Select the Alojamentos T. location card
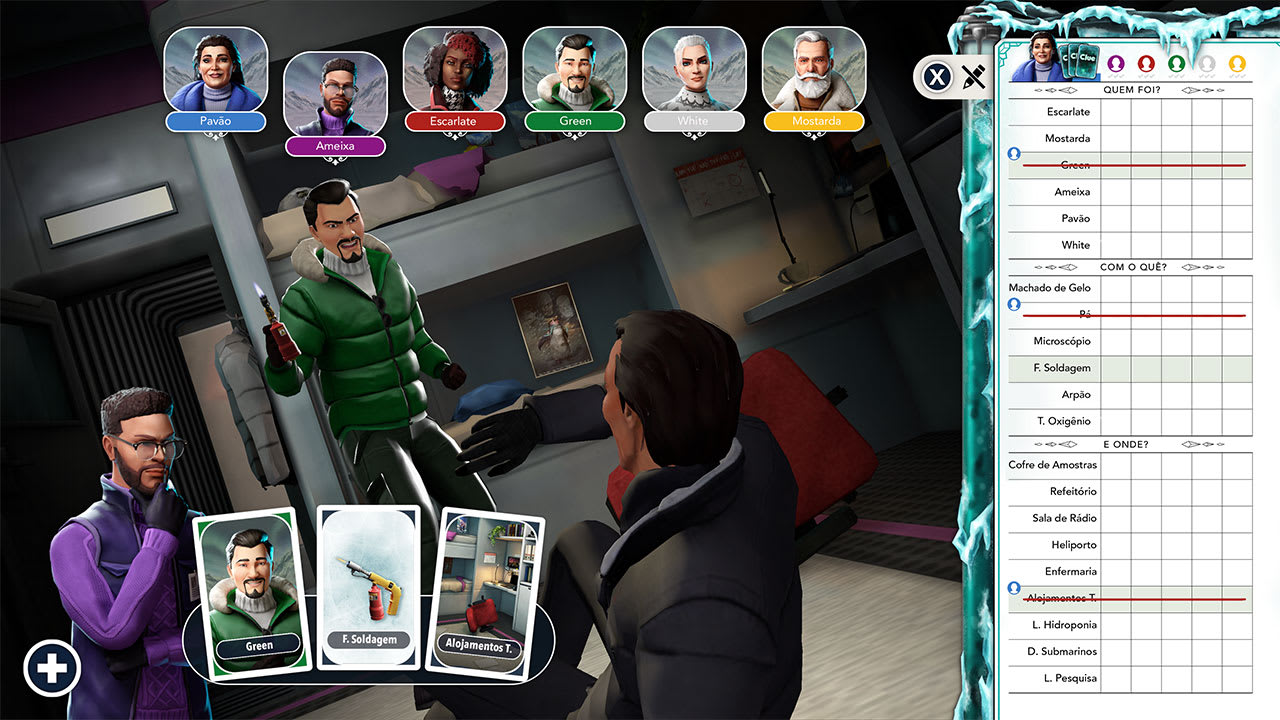This screenshot has height=720, width=1280. [x=487, y=585]
